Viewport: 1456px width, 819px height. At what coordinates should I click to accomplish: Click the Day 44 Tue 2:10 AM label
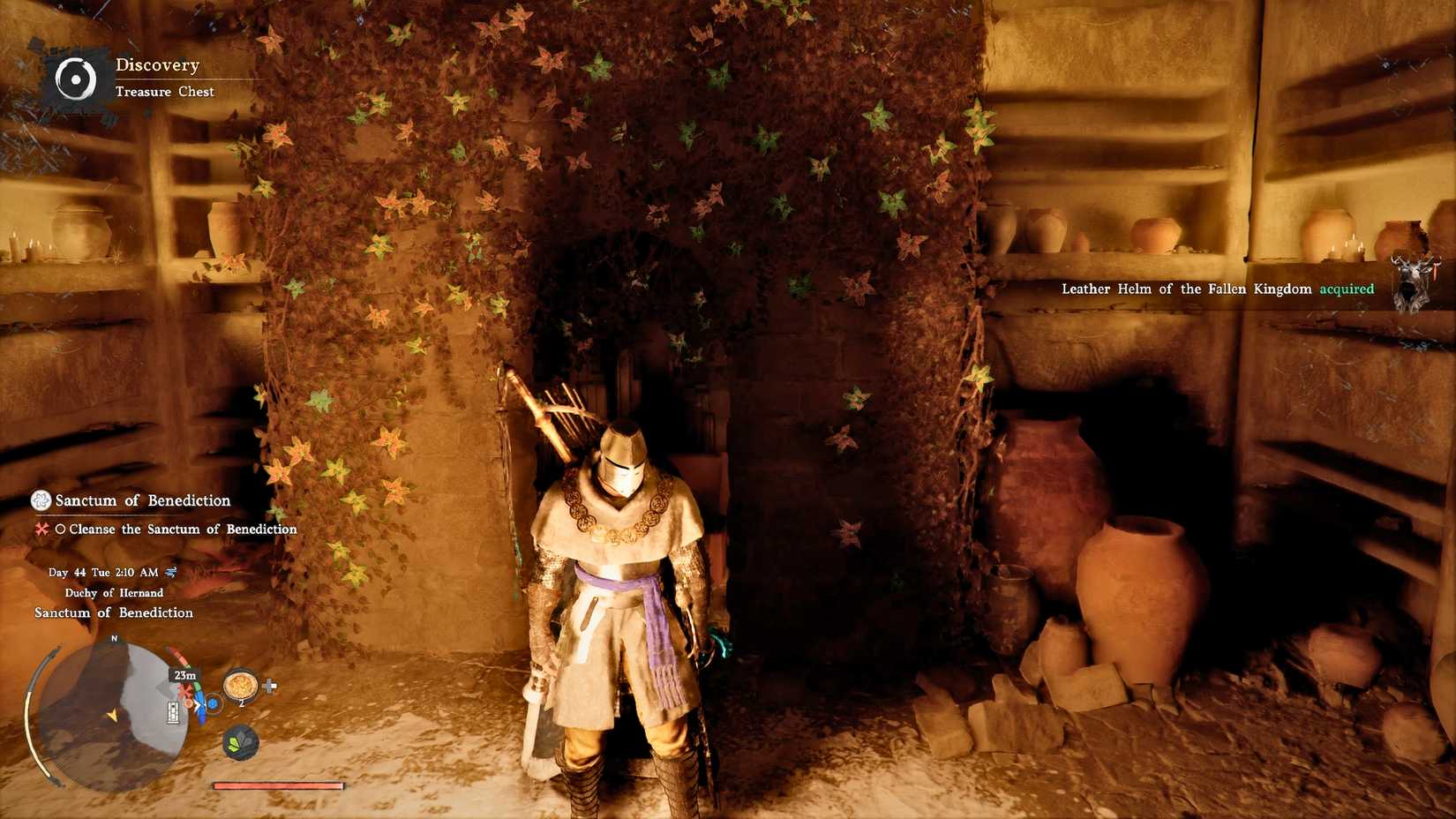[104, 572]
